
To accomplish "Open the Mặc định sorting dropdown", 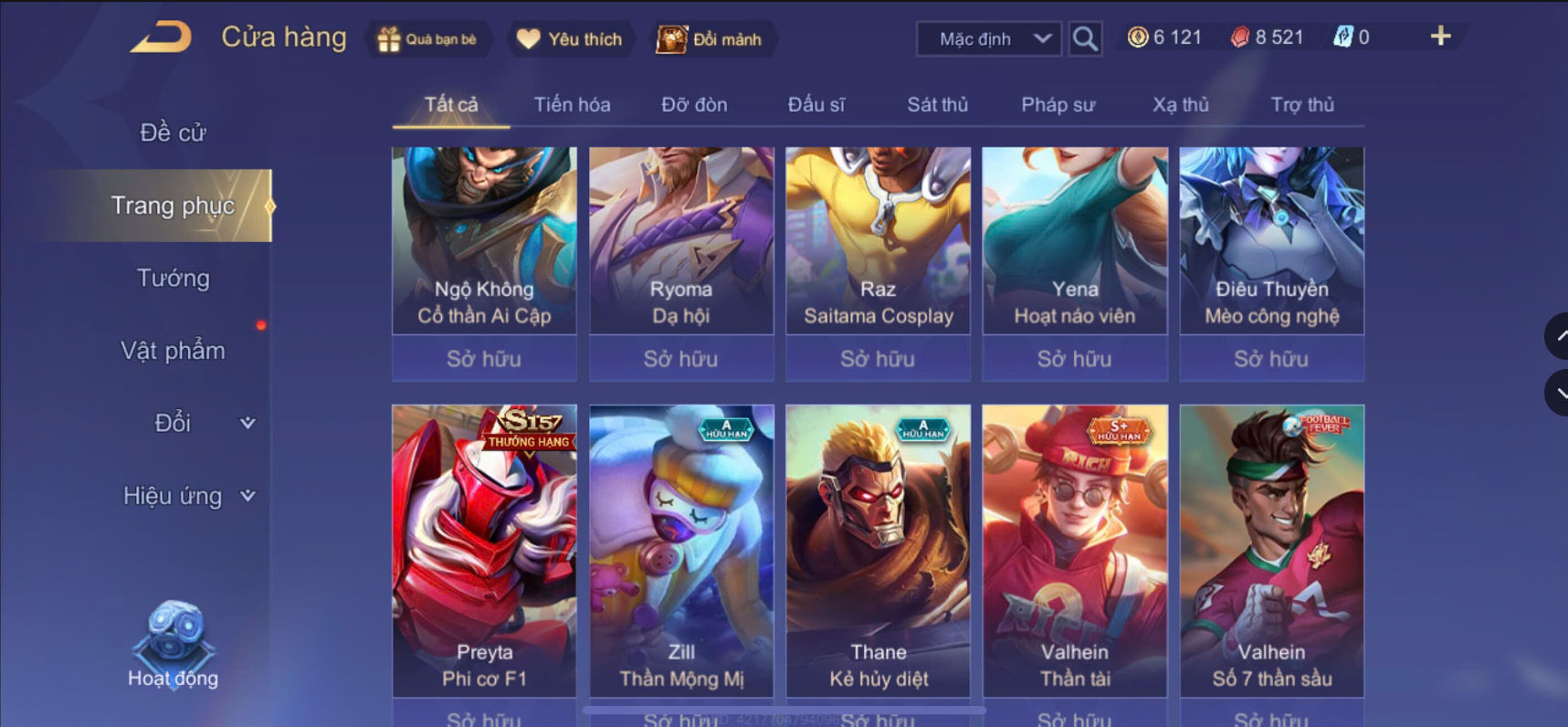I will (x=987, y=39).
